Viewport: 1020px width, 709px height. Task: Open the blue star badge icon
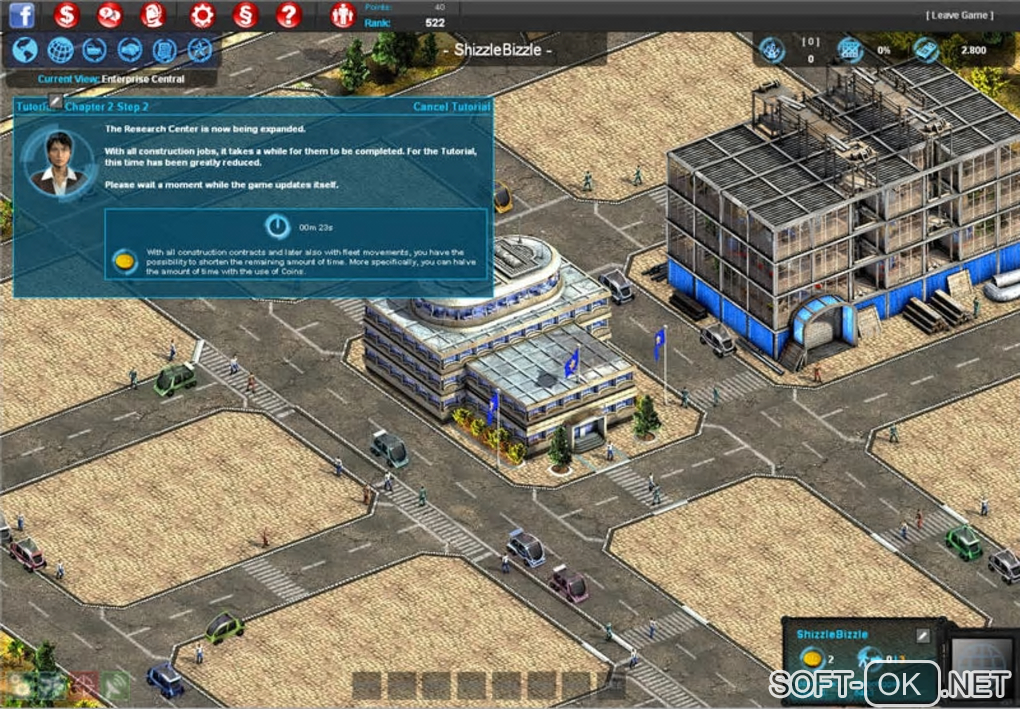tap(200, 50)
